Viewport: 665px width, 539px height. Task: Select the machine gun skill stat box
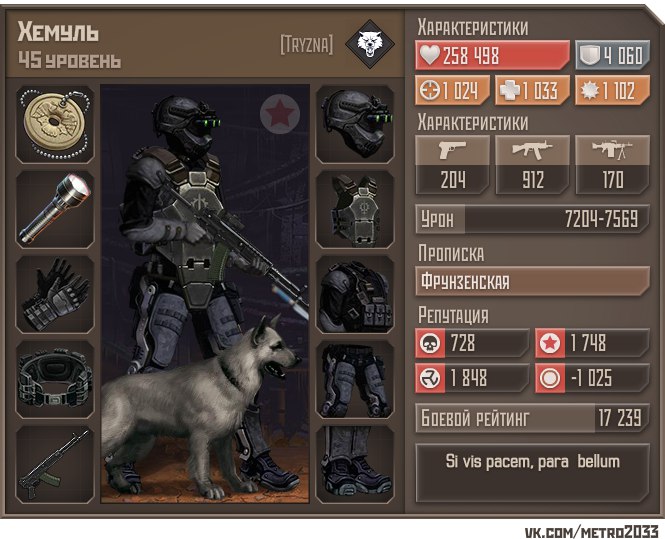coord(612,165)
